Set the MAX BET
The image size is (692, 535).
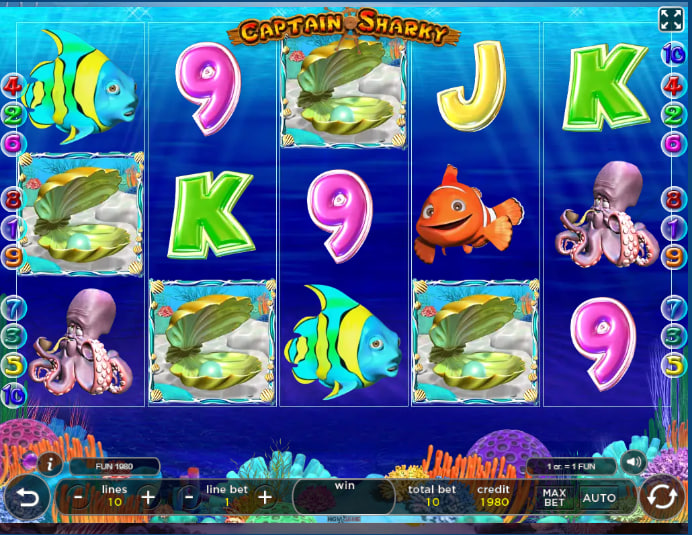click(553, 497)
